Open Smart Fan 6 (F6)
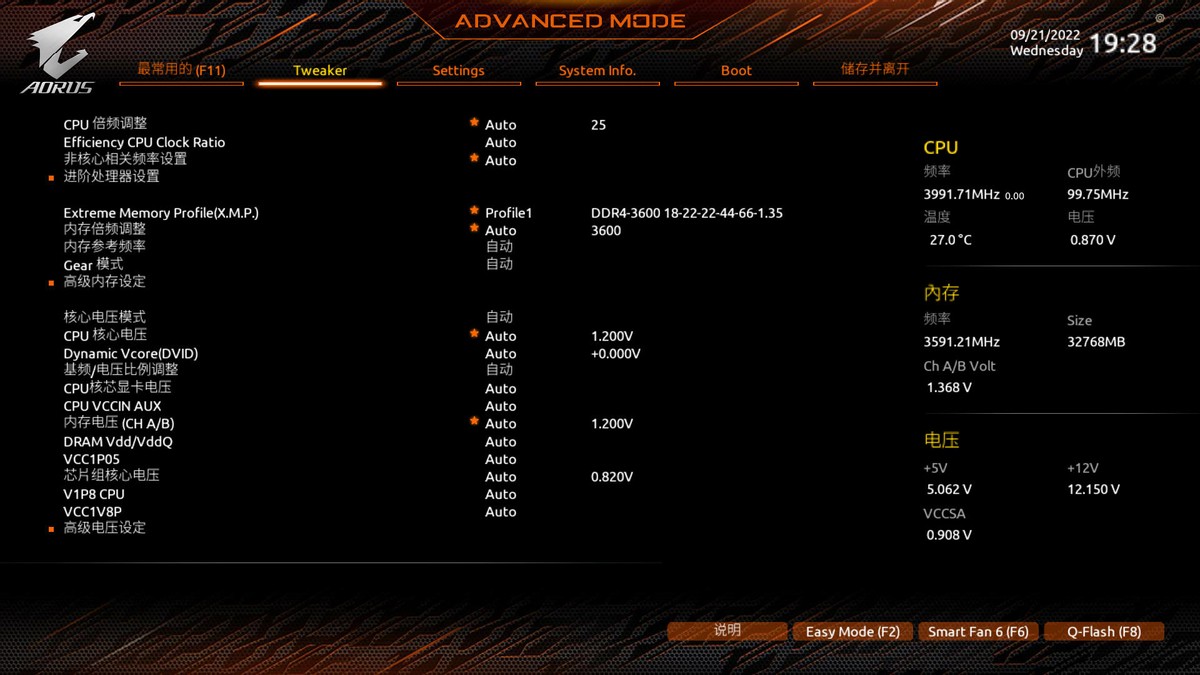The image size is (1200, 675). pos(978,632)
